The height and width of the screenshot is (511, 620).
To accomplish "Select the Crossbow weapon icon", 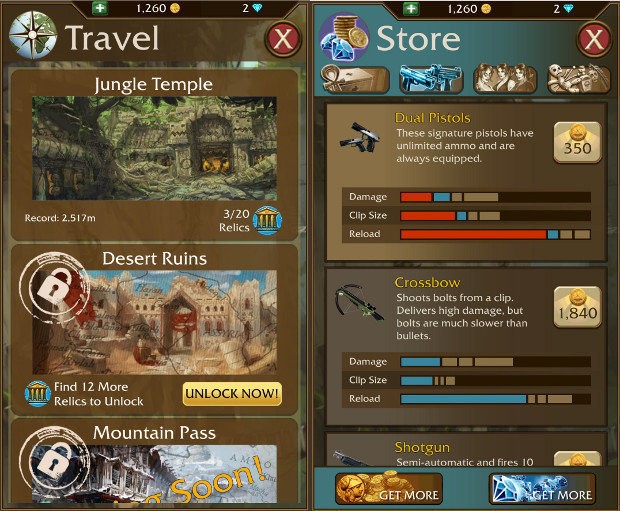I will click(x=355, y=300).
